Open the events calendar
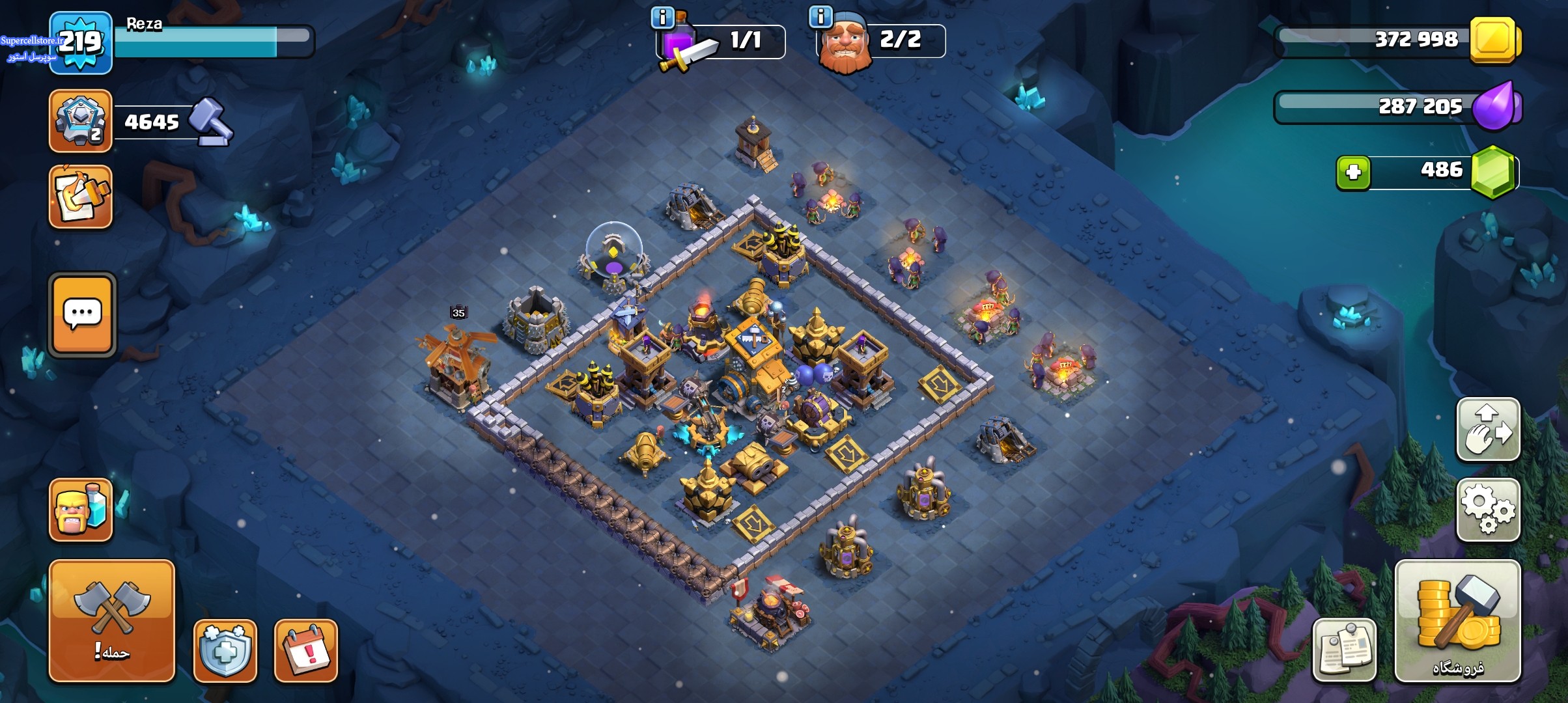Image resolution: width=1568 pixels, height=703 pixels. [306, 650]
